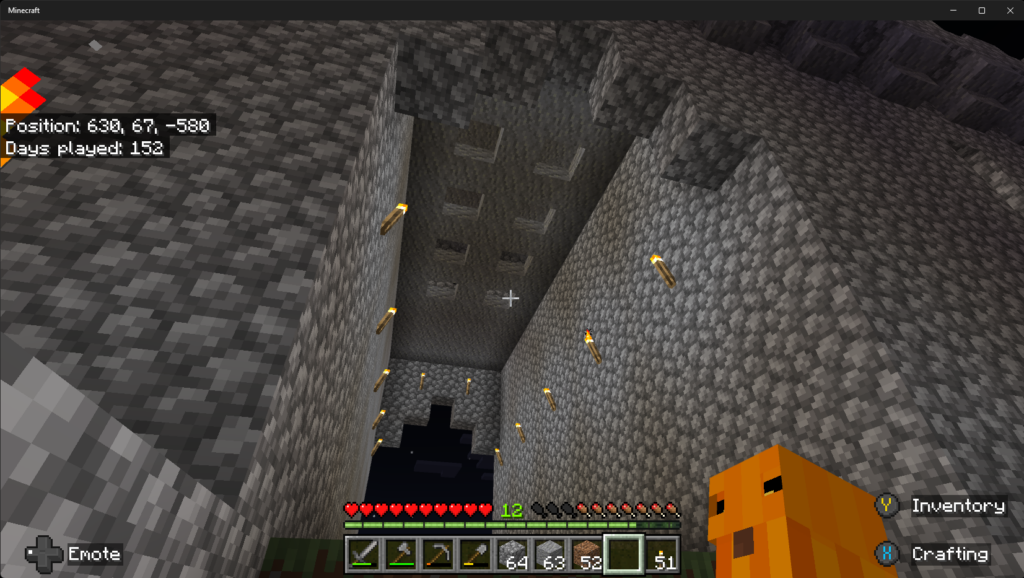Pick the stone stack of 63
Image resolution: width=1024 pixels, height=578 pixels.
[x=550, y=553]
